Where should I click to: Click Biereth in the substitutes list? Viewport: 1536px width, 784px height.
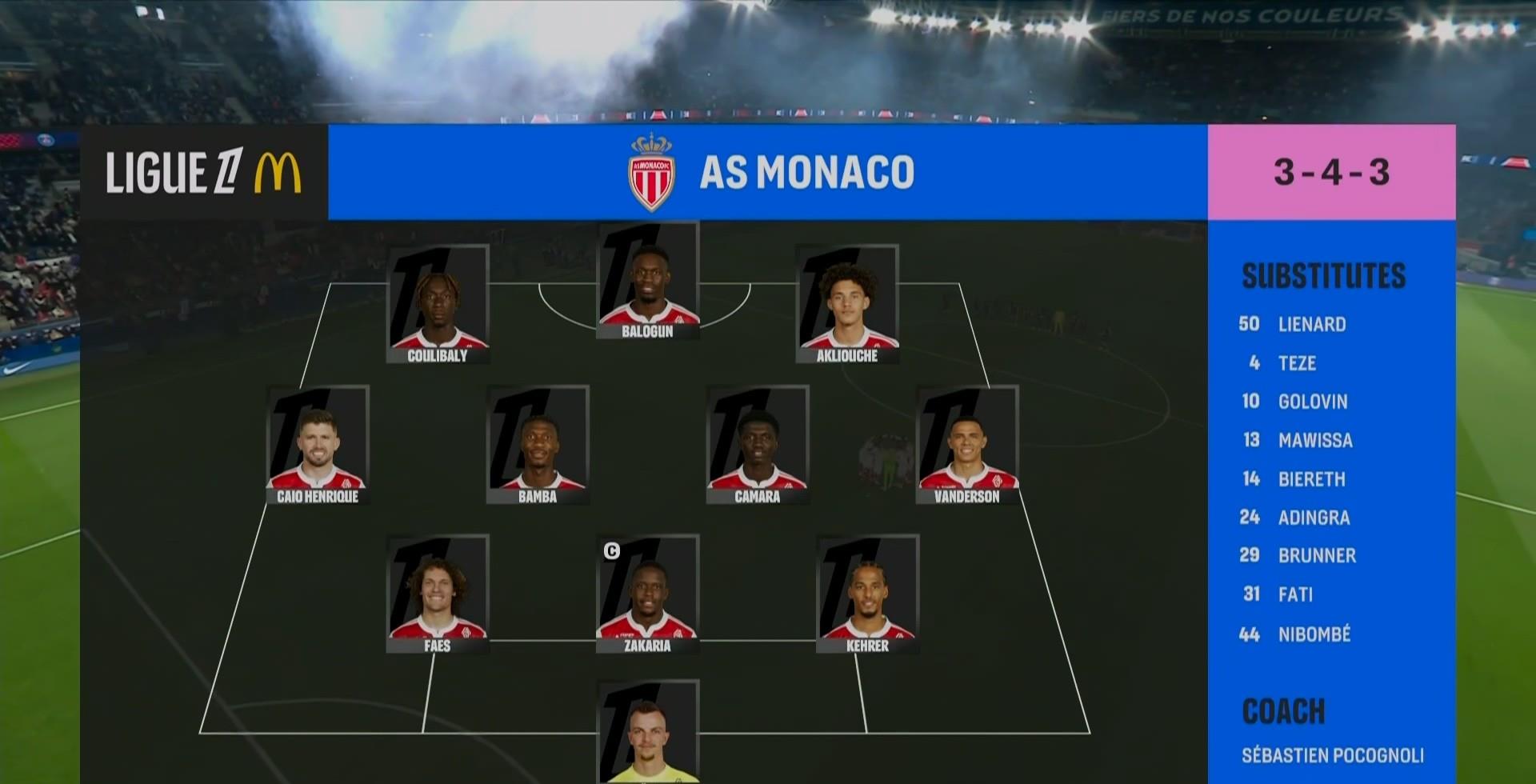(1312, 479)
